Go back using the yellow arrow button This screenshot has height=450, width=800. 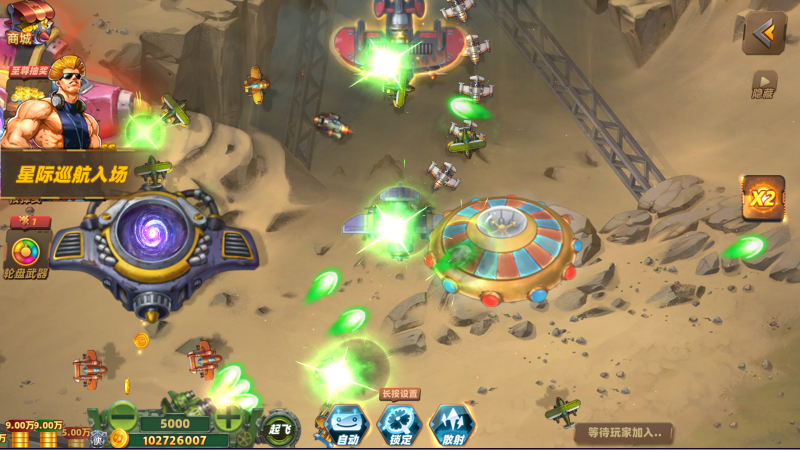point(764,34)
